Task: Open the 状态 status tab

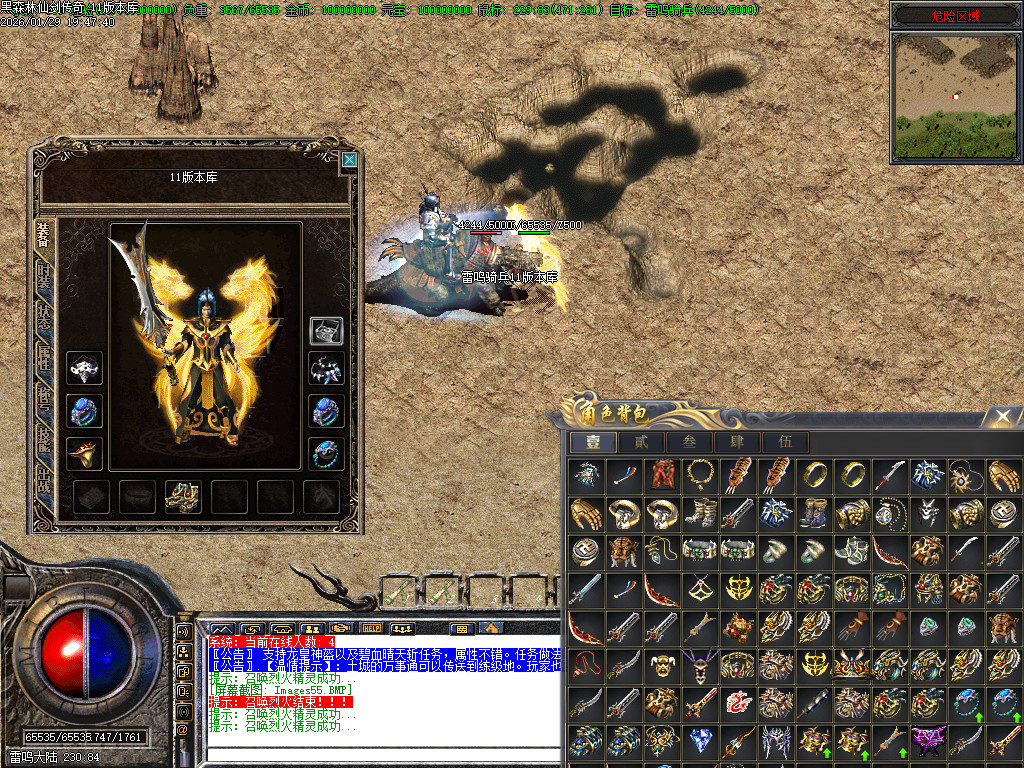Action: coord(43,316)
